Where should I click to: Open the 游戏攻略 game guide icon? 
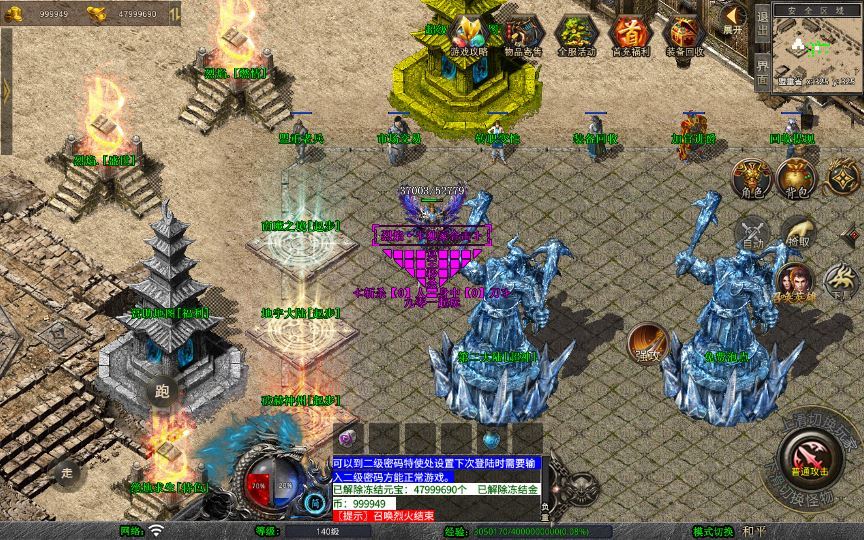tap(469, 33)
